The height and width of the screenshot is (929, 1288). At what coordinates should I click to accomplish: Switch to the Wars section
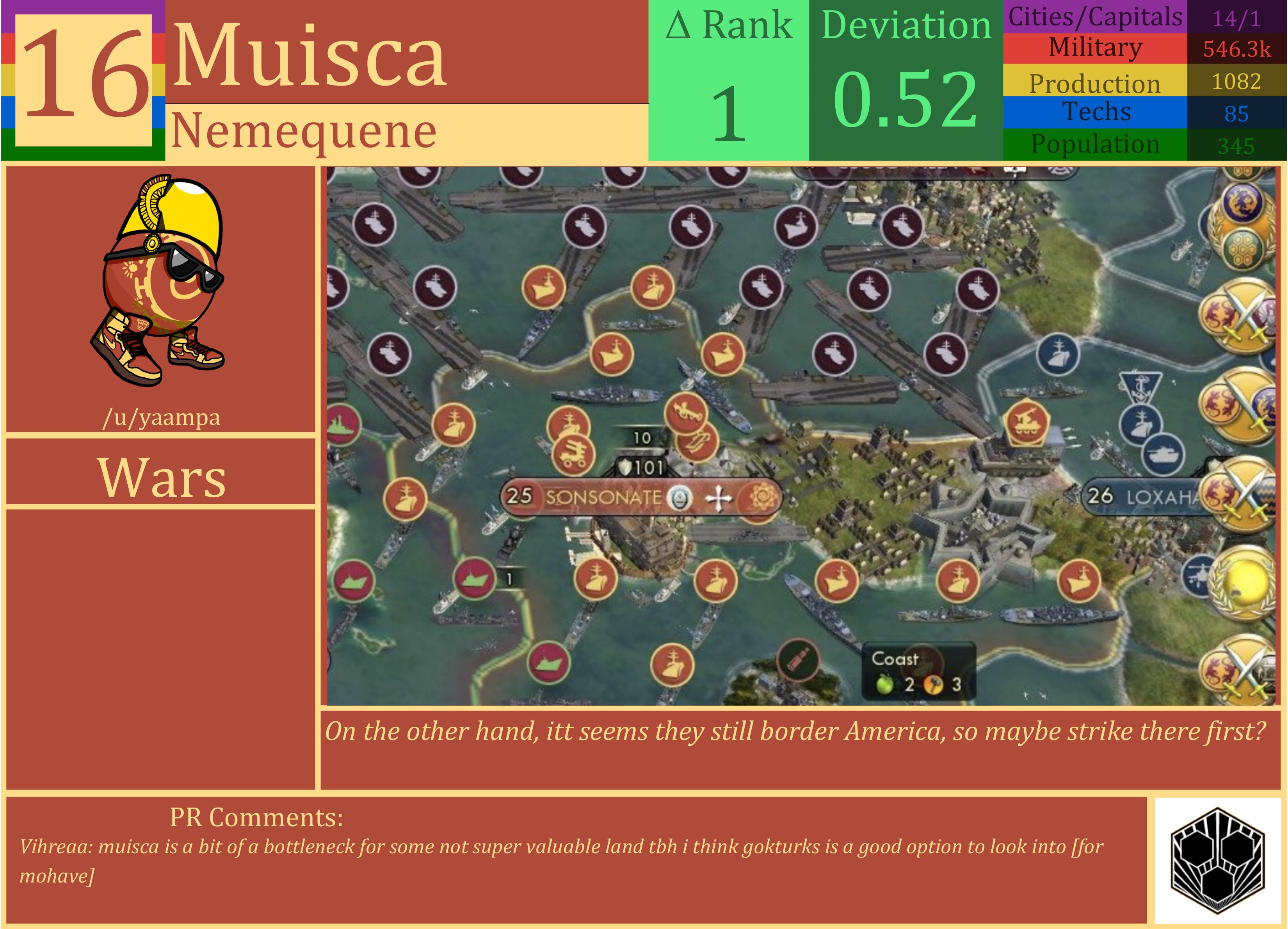[162, 477]
